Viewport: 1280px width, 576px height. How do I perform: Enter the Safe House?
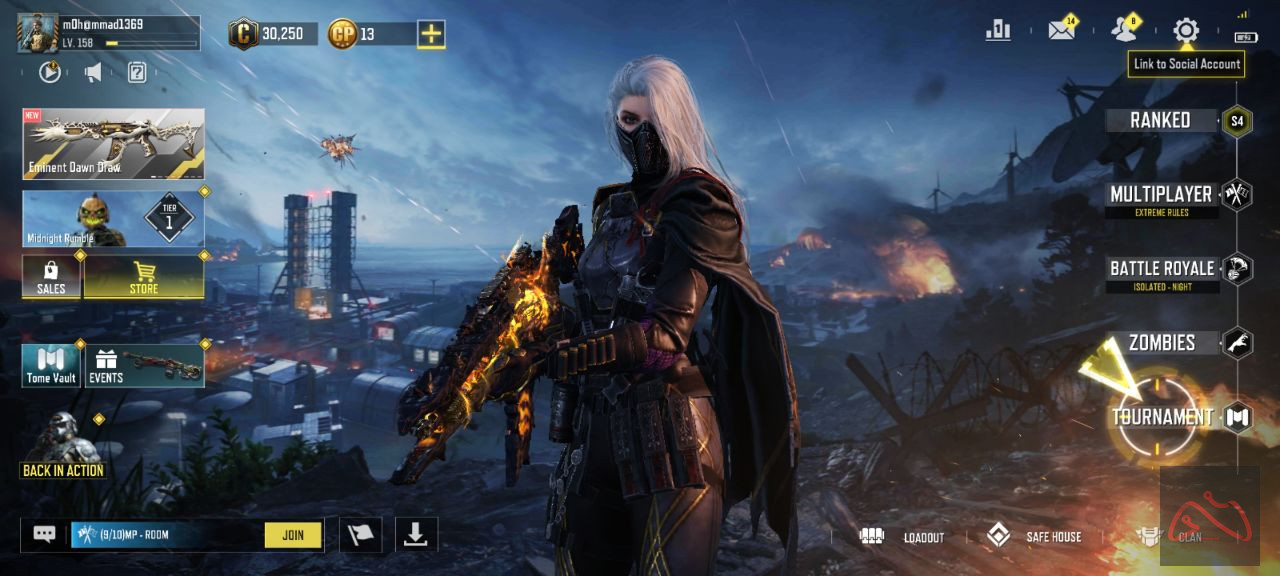point(1035,537)
